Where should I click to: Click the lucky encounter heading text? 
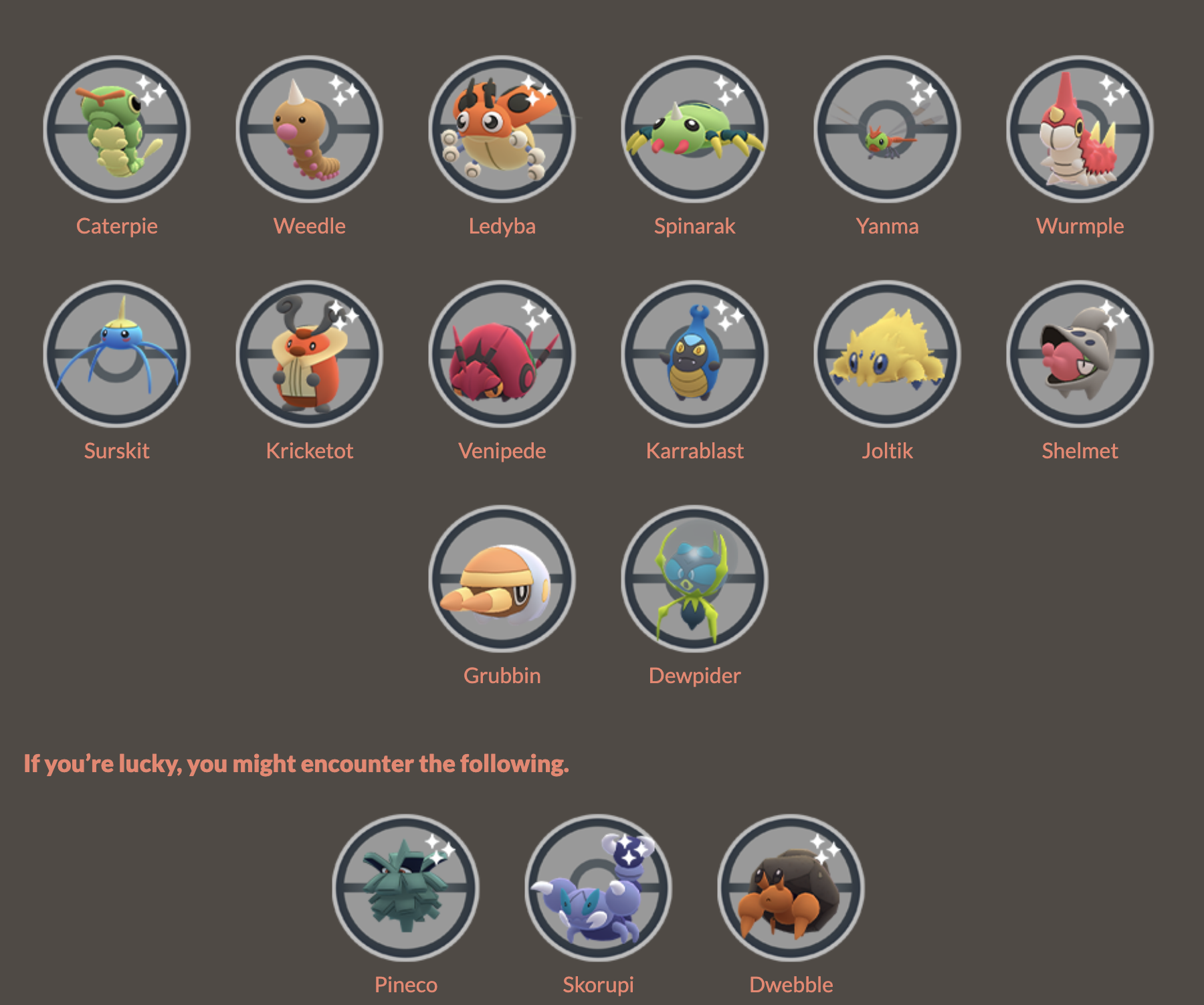point(296,763)
